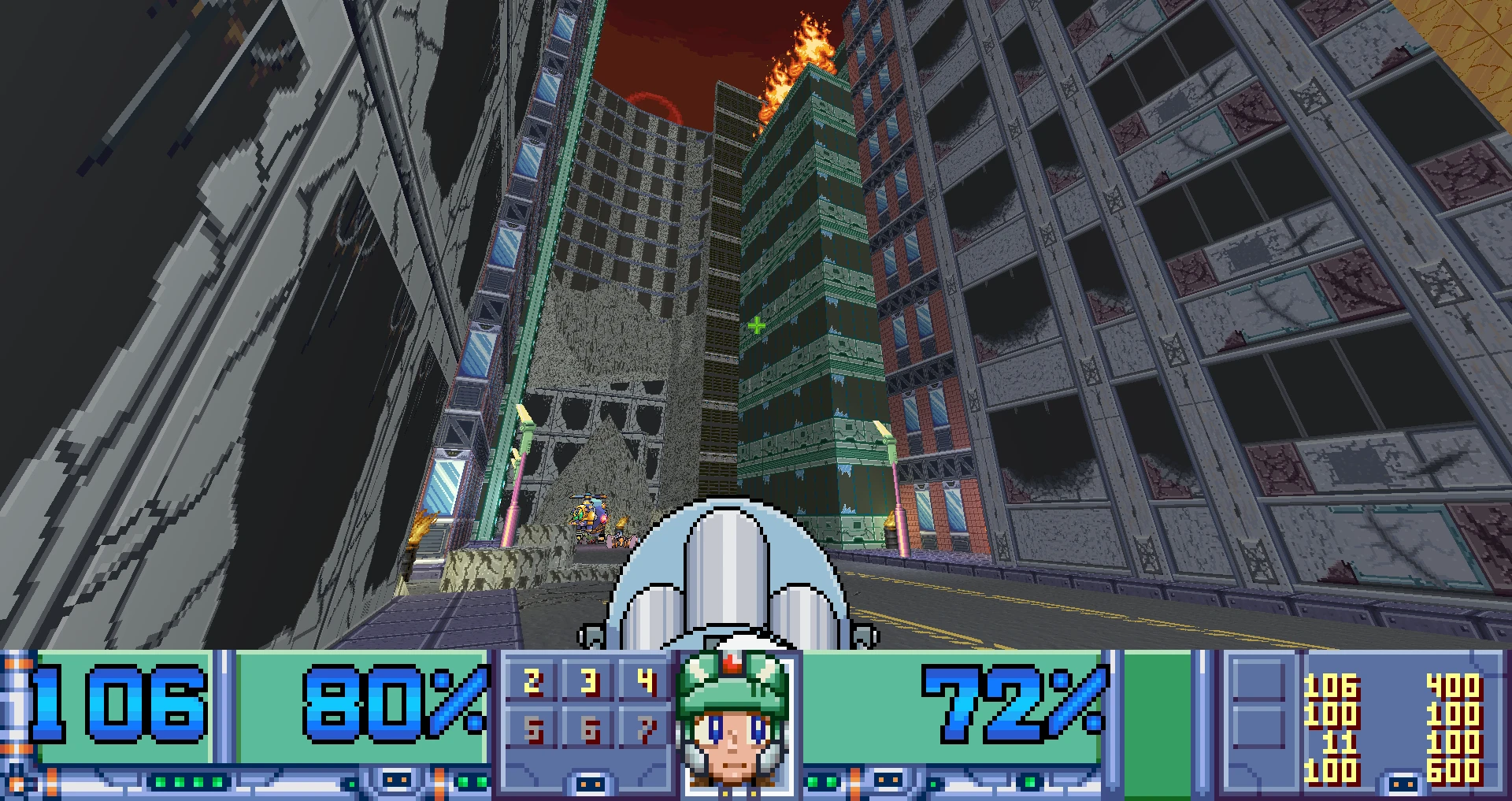Click the ammo count reading 11 of 100
The width and height of the screenshot is (1512, 801).
[x=1339, y=742]
